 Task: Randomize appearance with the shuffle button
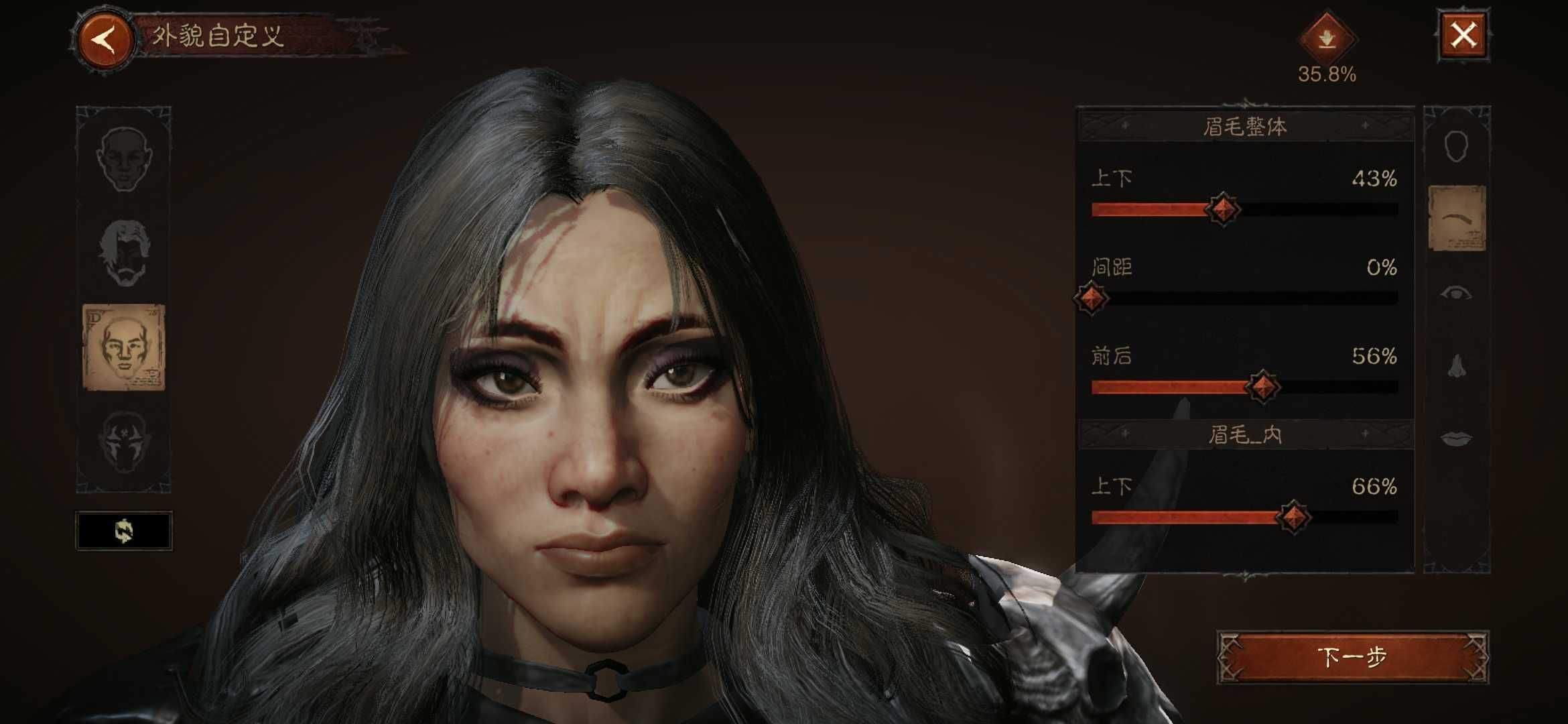pos(124,531)
